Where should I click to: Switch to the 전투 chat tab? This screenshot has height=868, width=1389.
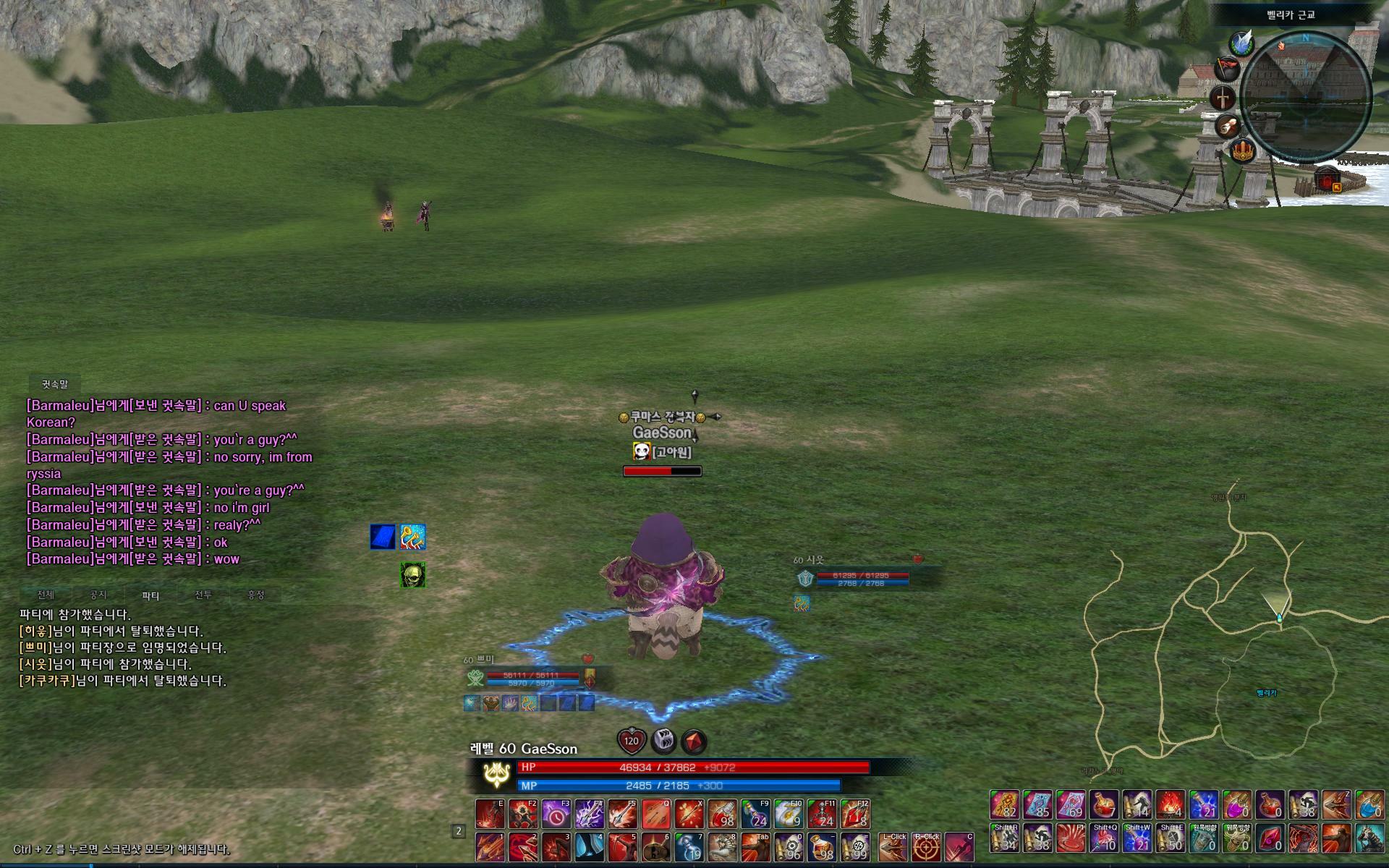pos(203,595)
